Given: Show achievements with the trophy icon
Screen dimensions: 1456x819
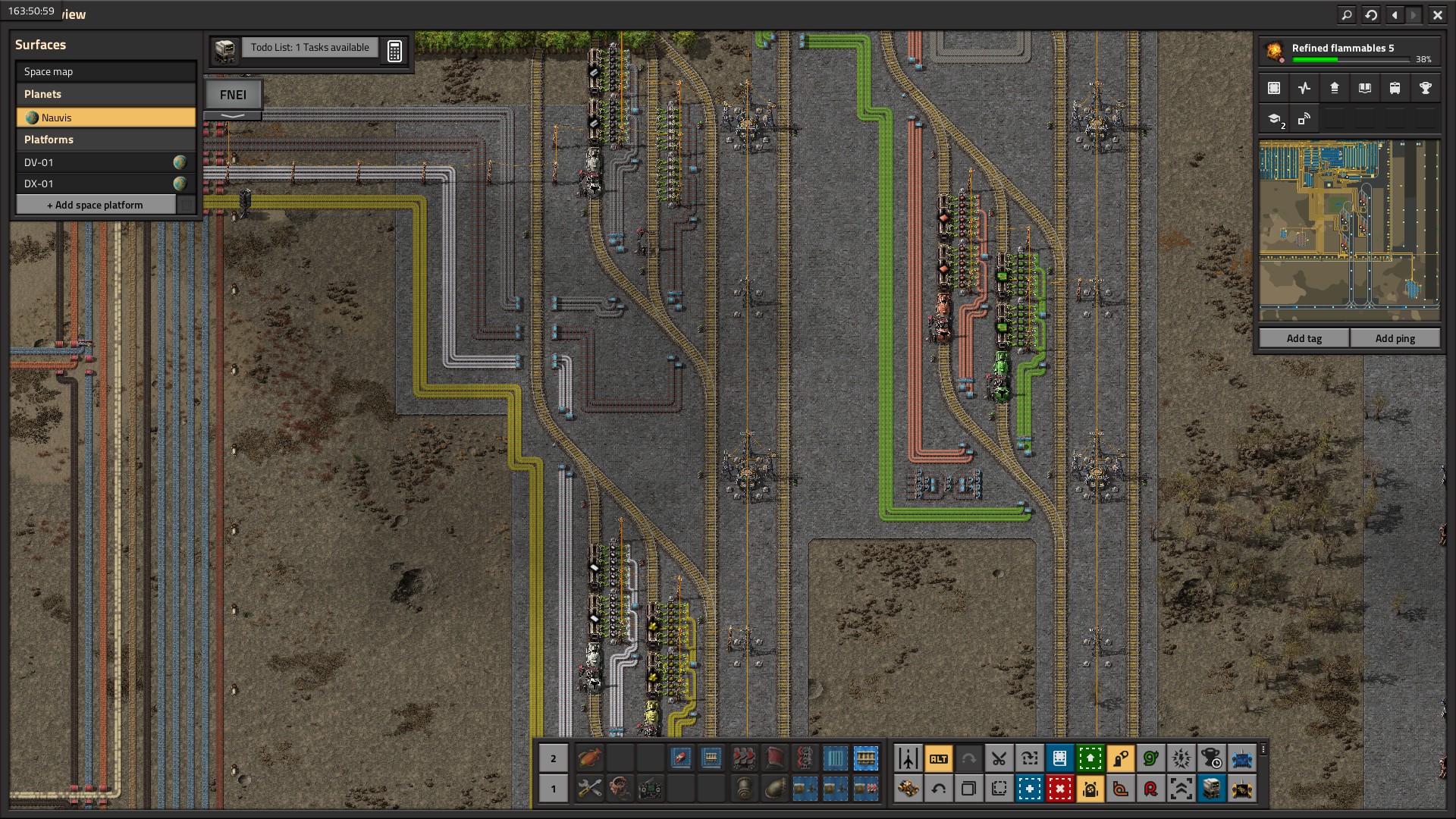Looking at the screenshot, I should pos(1425,88).
